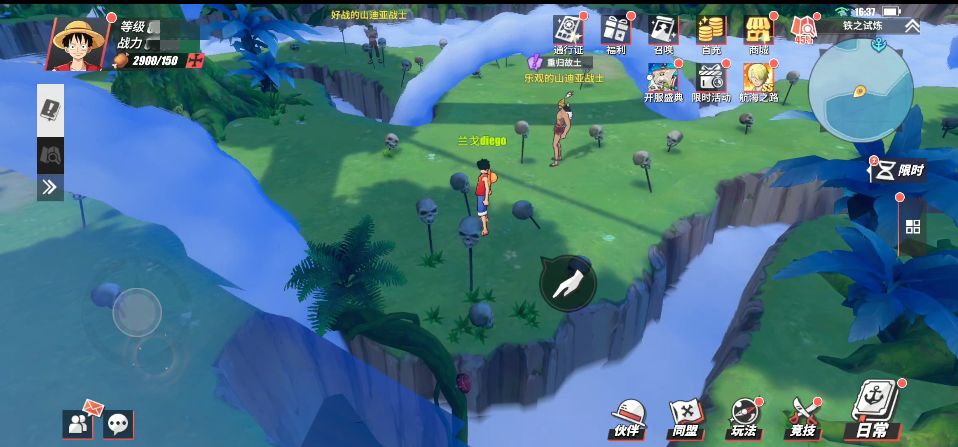Open the 福利 gift rewards menu
This screenshot has width=958, height=447.
pyautogui.click(x=615, y=33)
